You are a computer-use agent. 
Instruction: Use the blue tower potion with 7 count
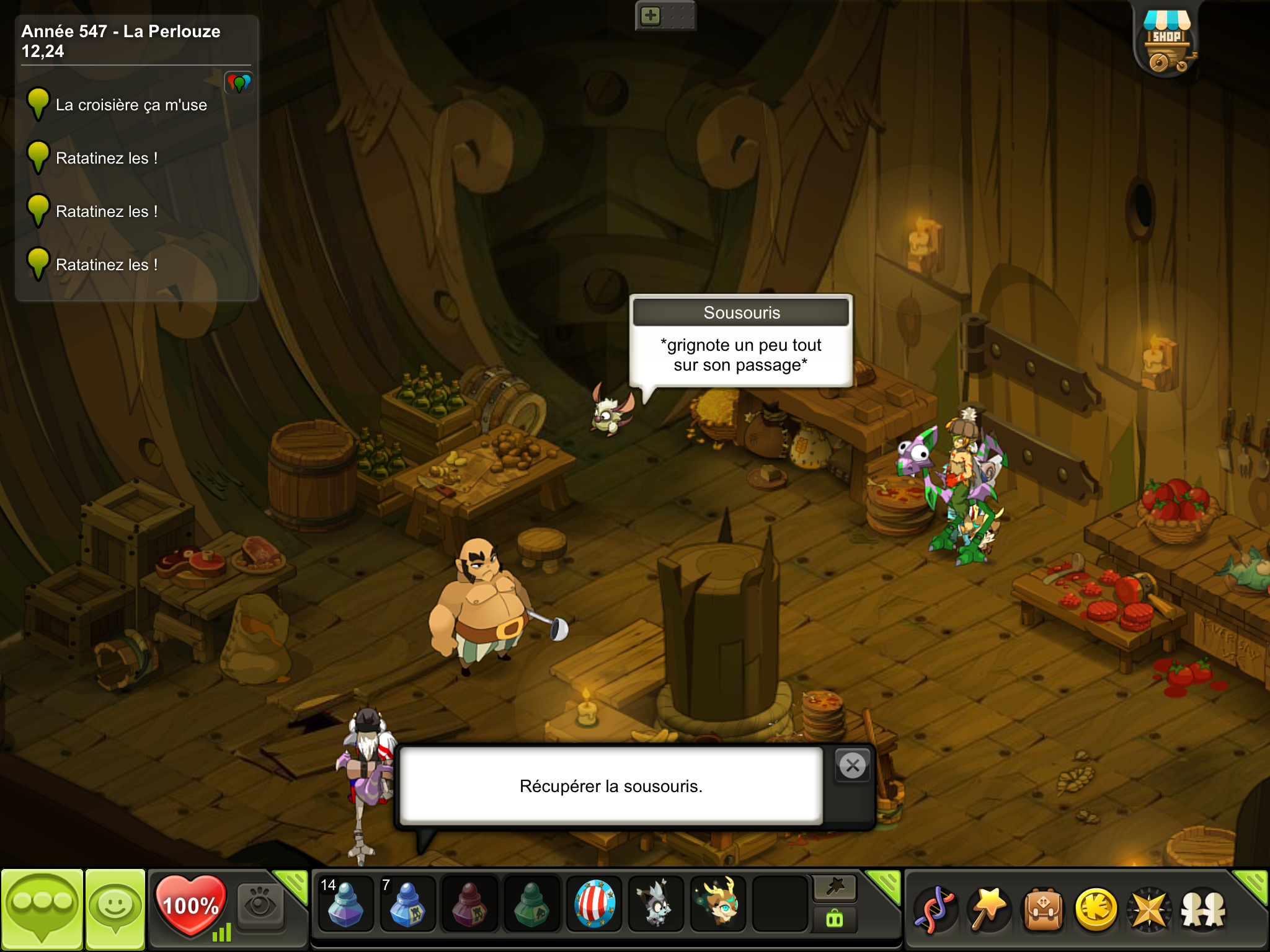[x=407, y=904]
